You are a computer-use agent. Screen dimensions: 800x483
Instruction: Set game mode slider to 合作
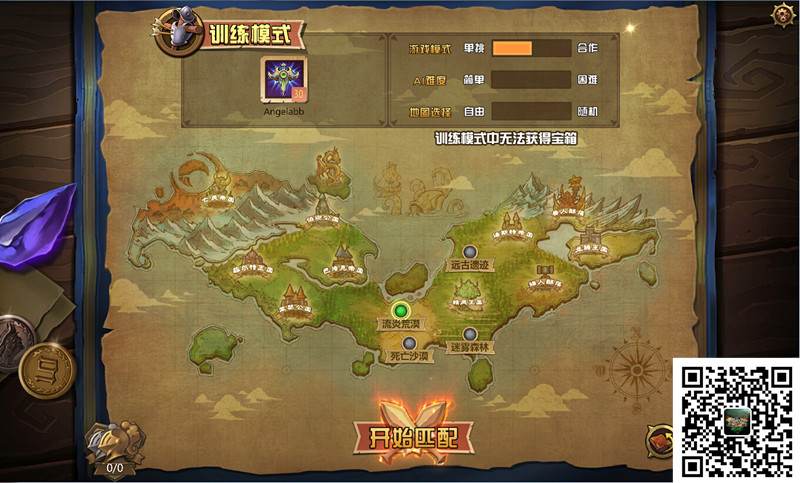click(587, 48)
